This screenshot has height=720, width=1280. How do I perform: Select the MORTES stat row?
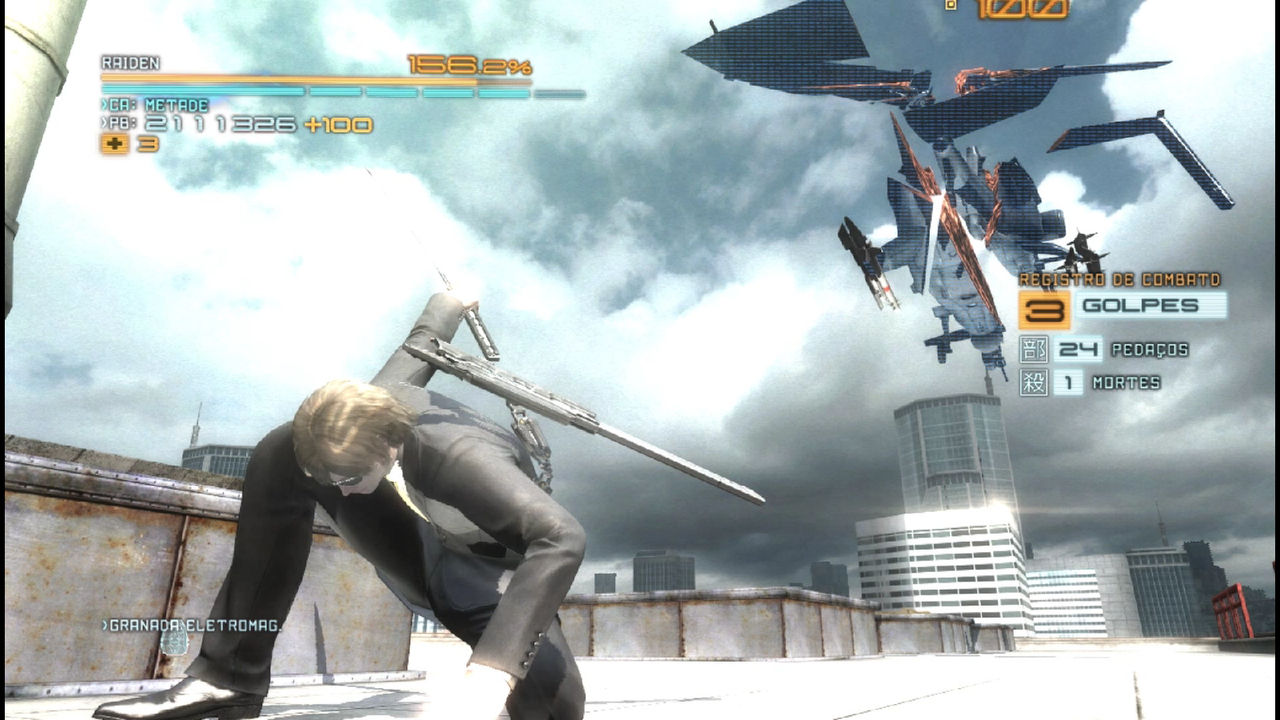coord(1100,381)
